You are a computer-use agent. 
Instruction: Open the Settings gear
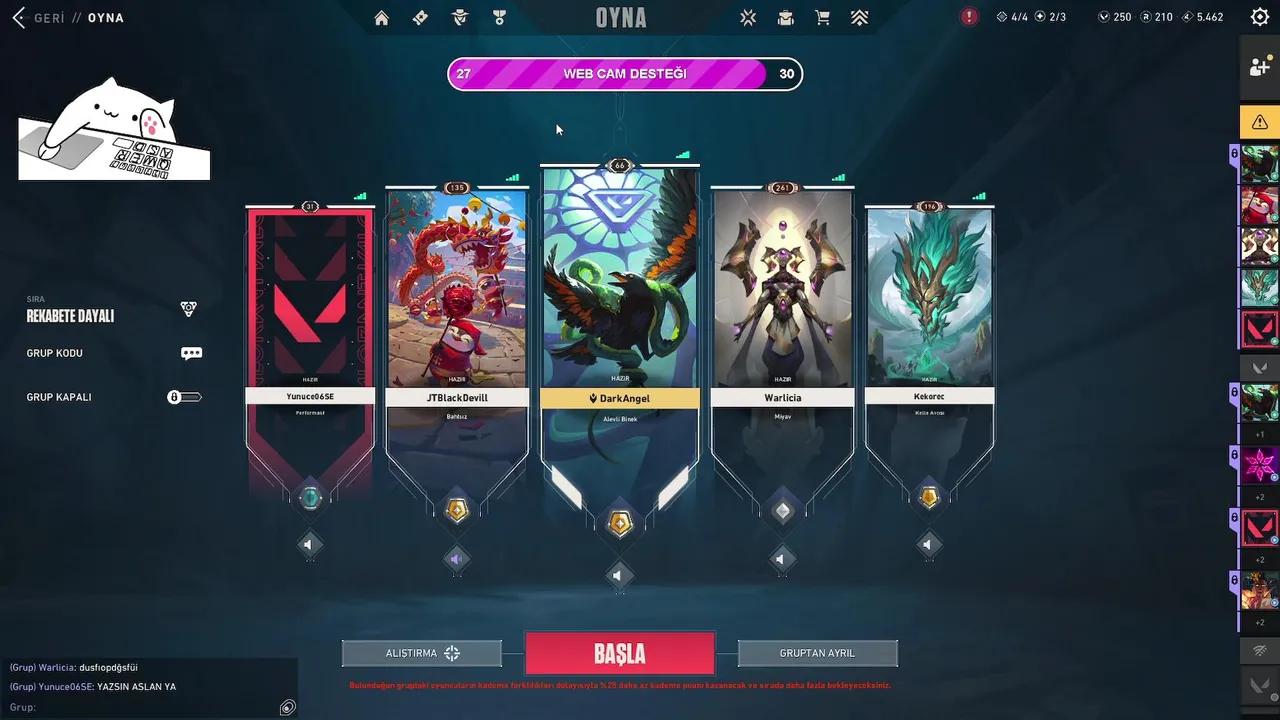[x=1259, y=16]
